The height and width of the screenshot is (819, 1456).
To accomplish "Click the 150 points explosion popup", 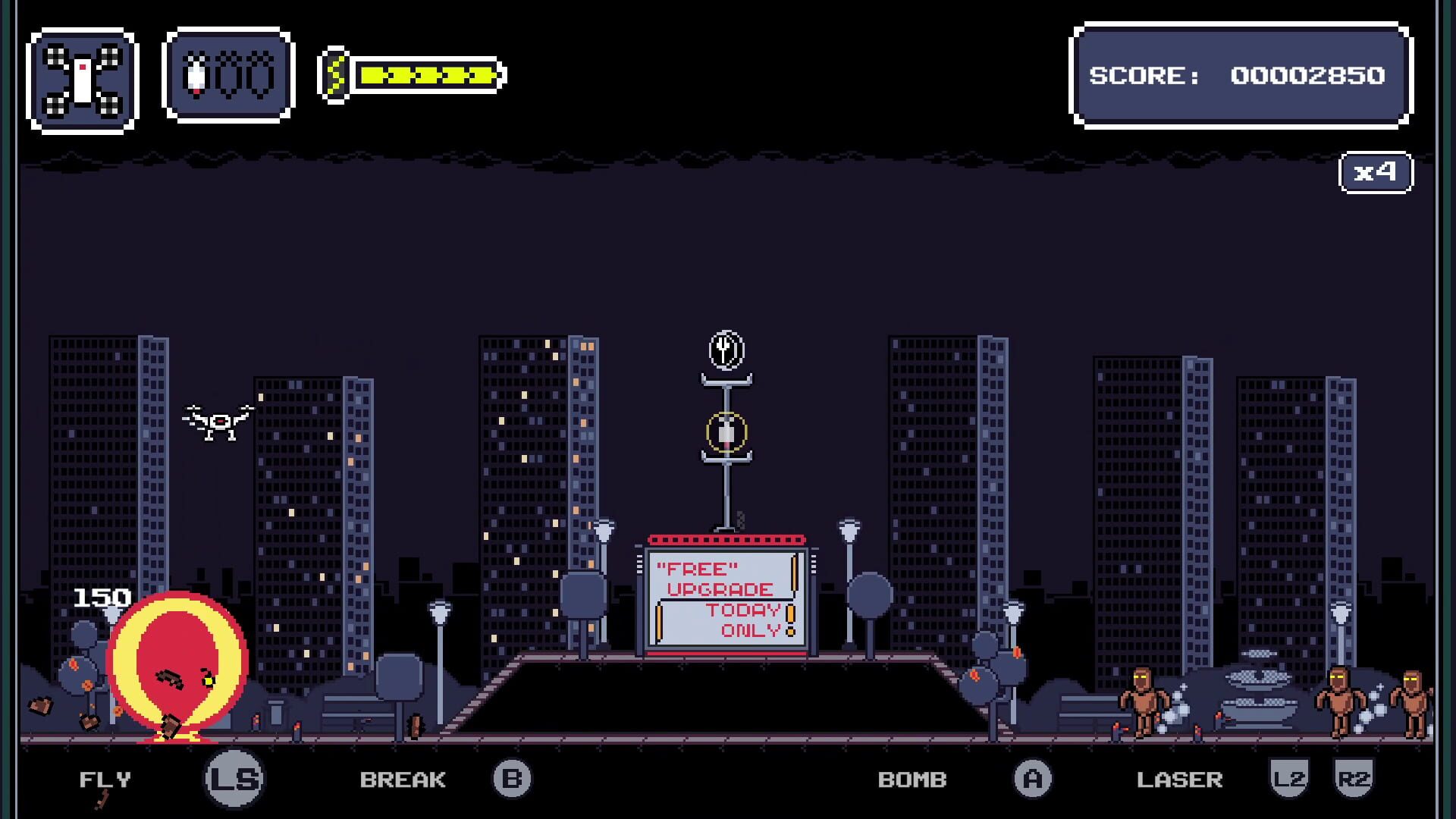I will tap(100, 598).
